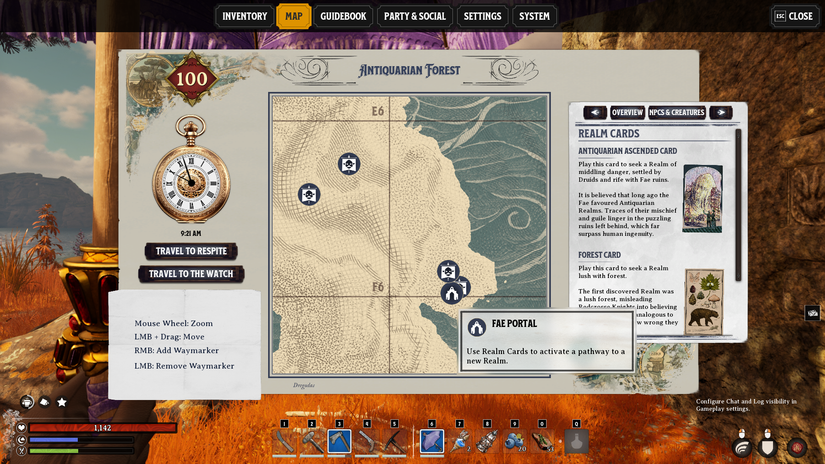Select the glider in hotbar slot 6
Screen dimensions: 825x464
[432, 441]
